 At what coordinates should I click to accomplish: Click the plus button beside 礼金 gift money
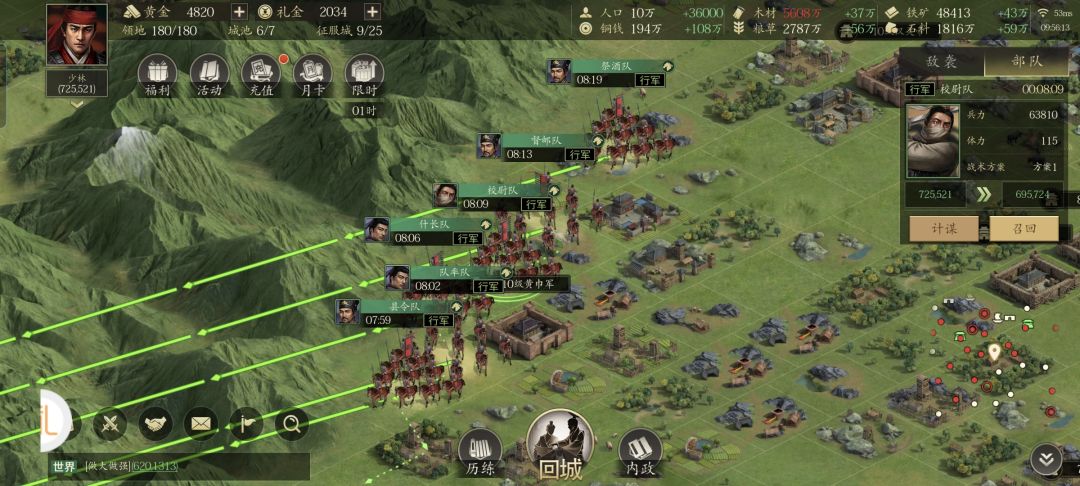[x=372, y=12]
